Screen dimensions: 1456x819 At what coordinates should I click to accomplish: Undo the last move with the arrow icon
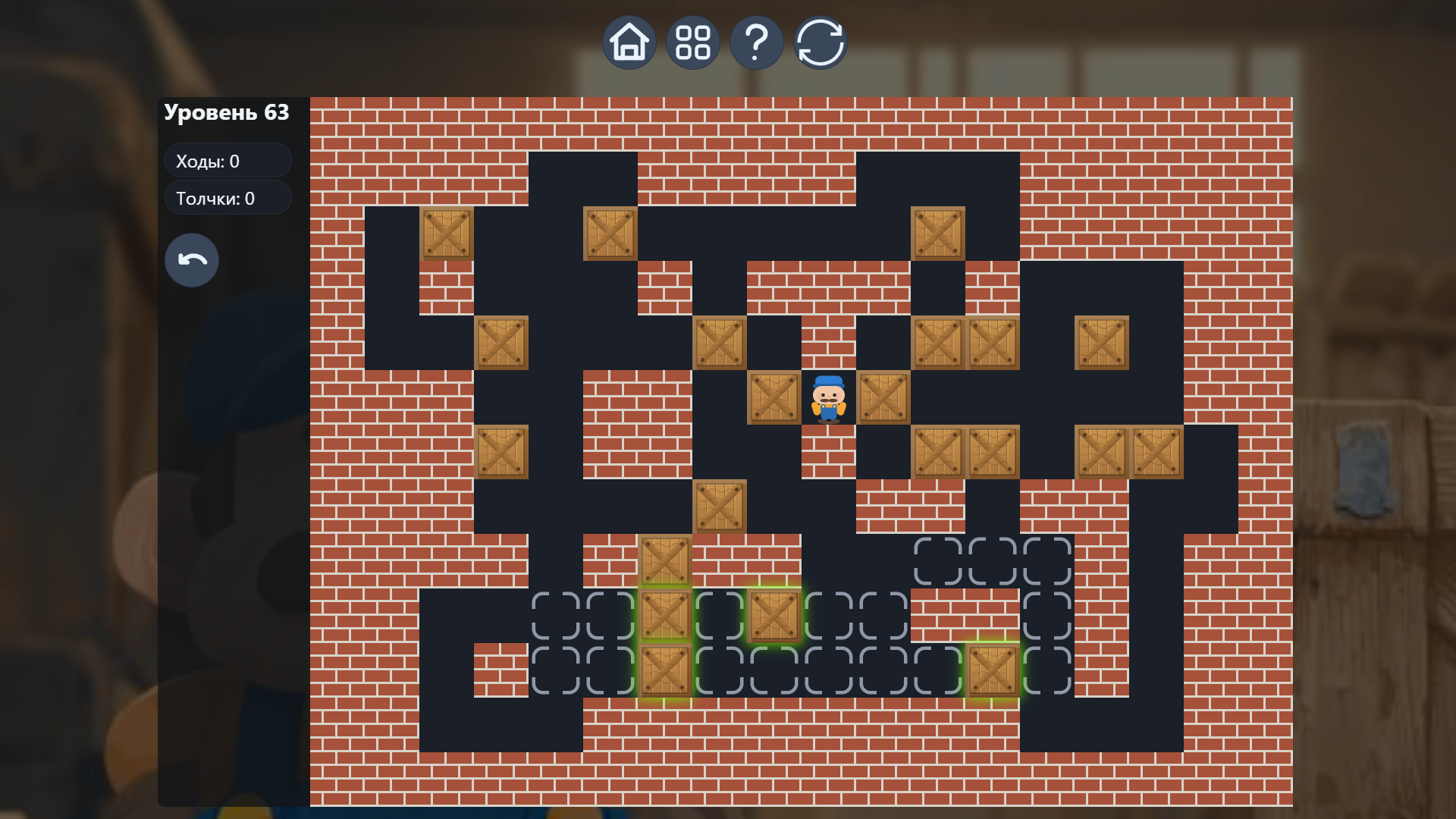click(x=191, y=260)
